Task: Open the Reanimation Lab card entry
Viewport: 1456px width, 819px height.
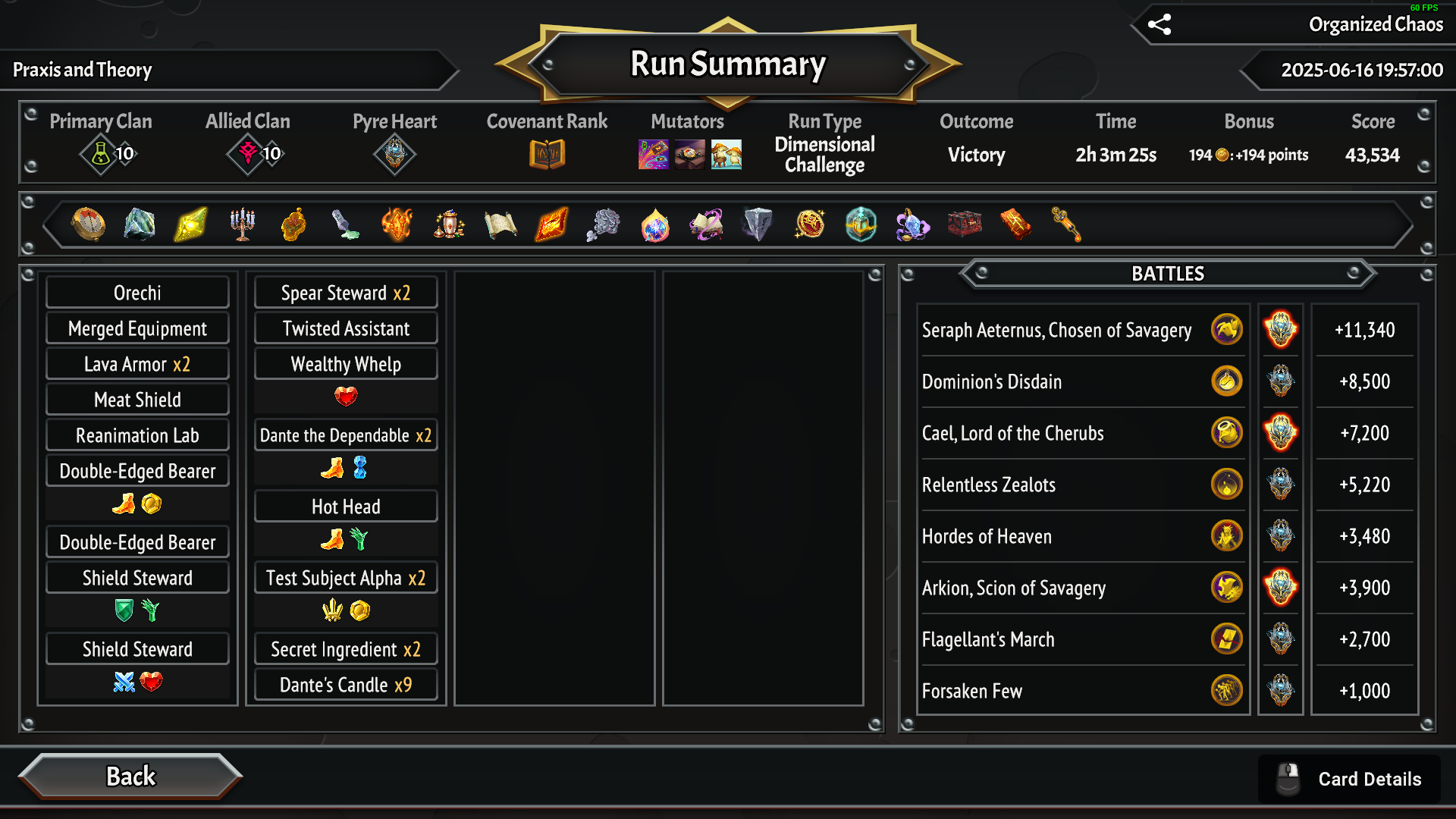Action: [137, 435]
